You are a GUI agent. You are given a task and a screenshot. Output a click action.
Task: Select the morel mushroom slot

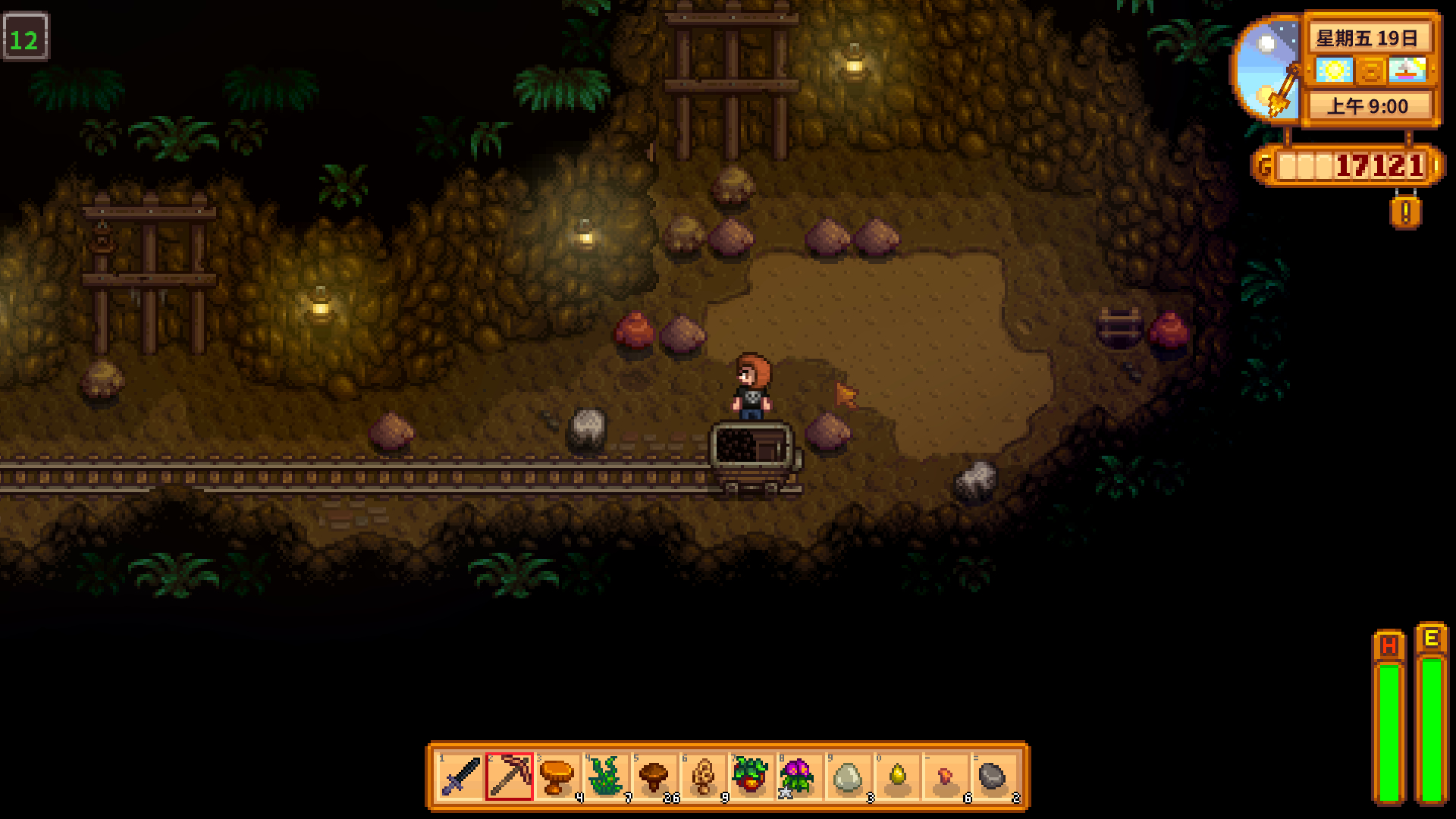(x=703, y=777)
